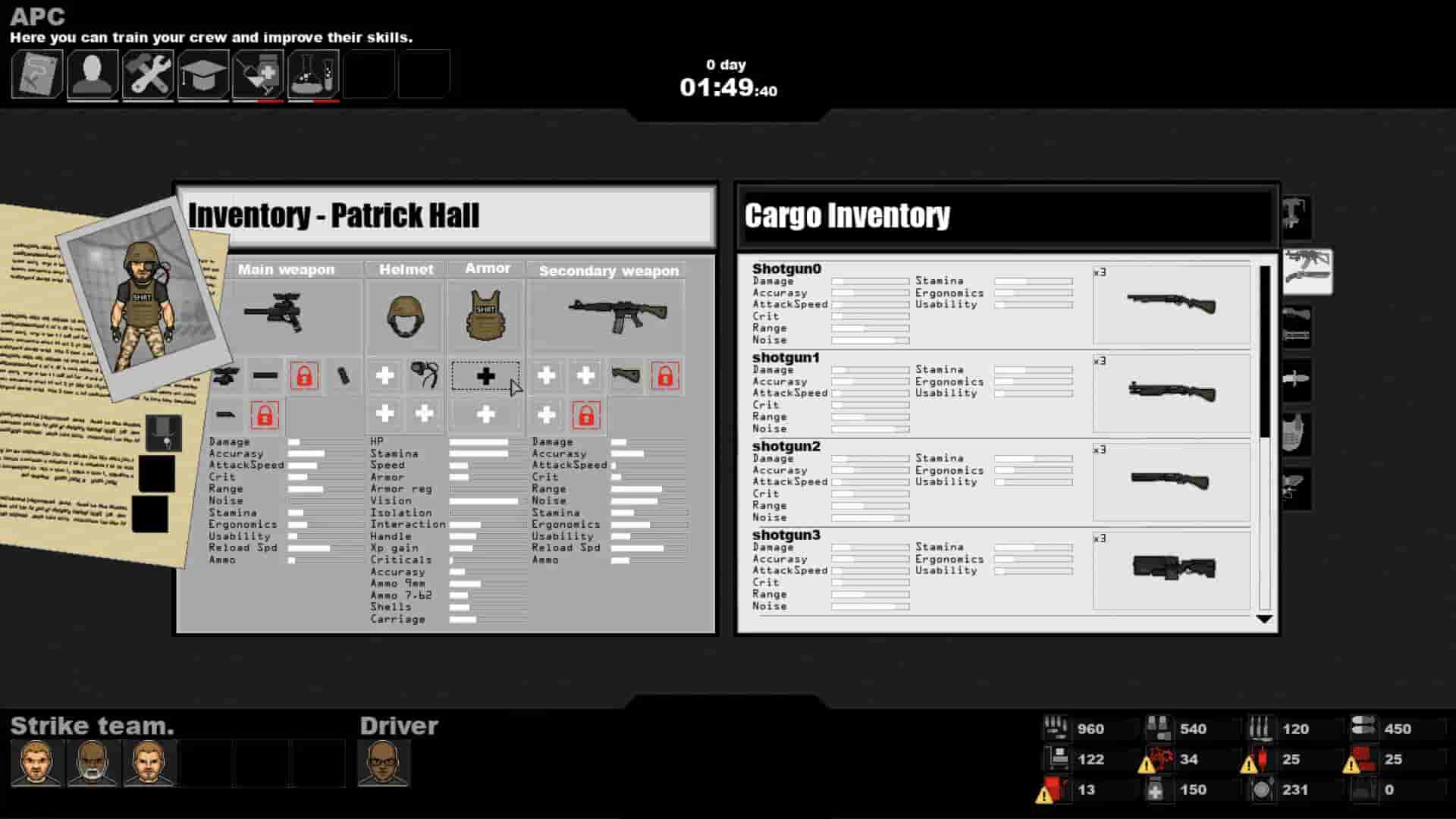Open the crew member personnel icon
Viewport: 1456px width, 819px height.
(92, 73)
